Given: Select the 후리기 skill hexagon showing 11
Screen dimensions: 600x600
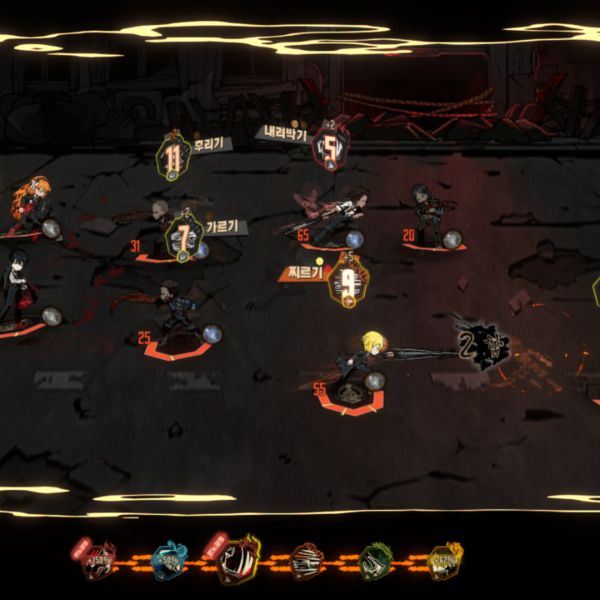Looking at the screenshot, I should click(x=174, y=158).
